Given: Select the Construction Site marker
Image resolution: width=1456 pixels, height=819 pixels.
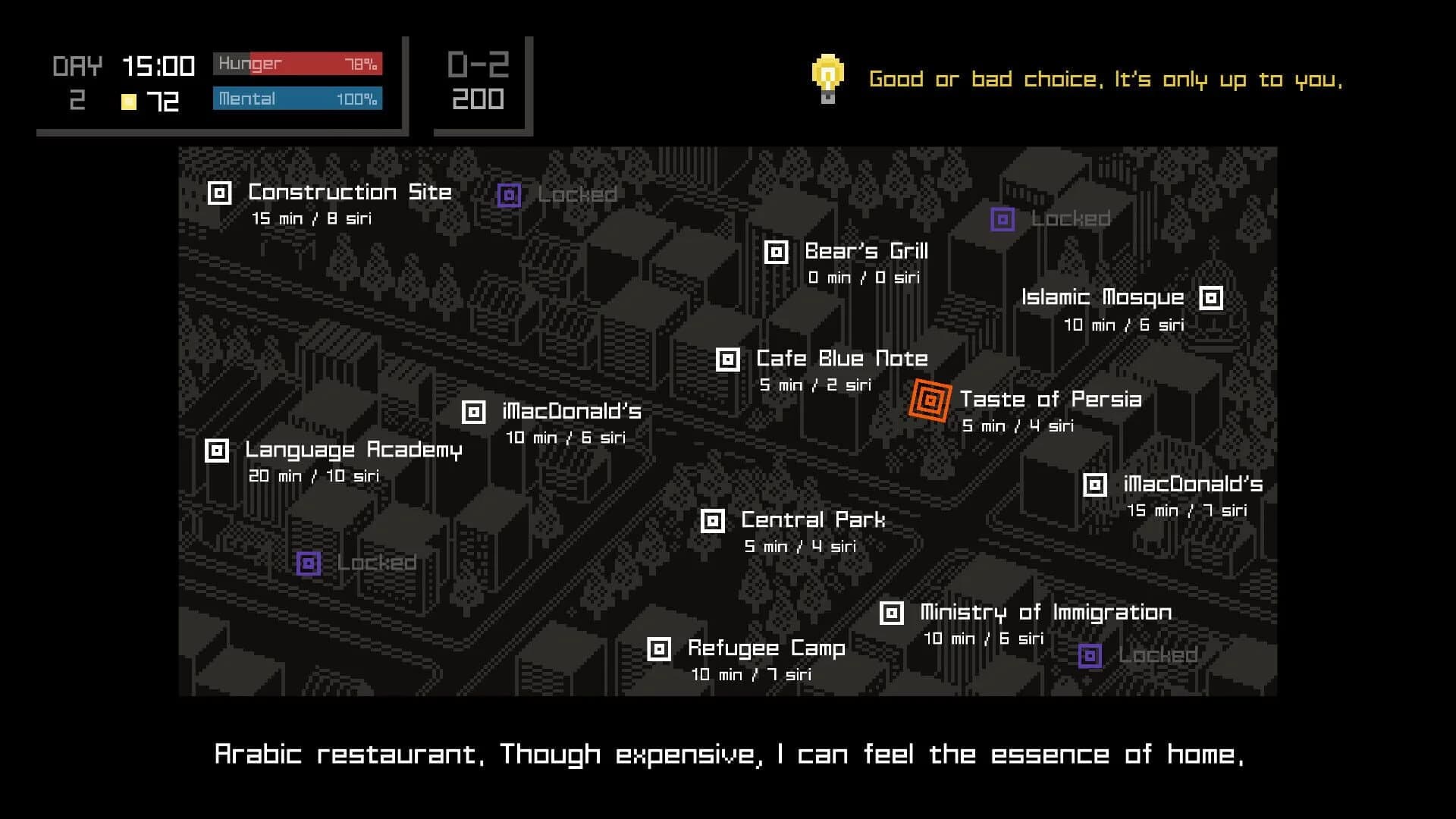Looking at the screenshot, I should click(x=219, y=192).
